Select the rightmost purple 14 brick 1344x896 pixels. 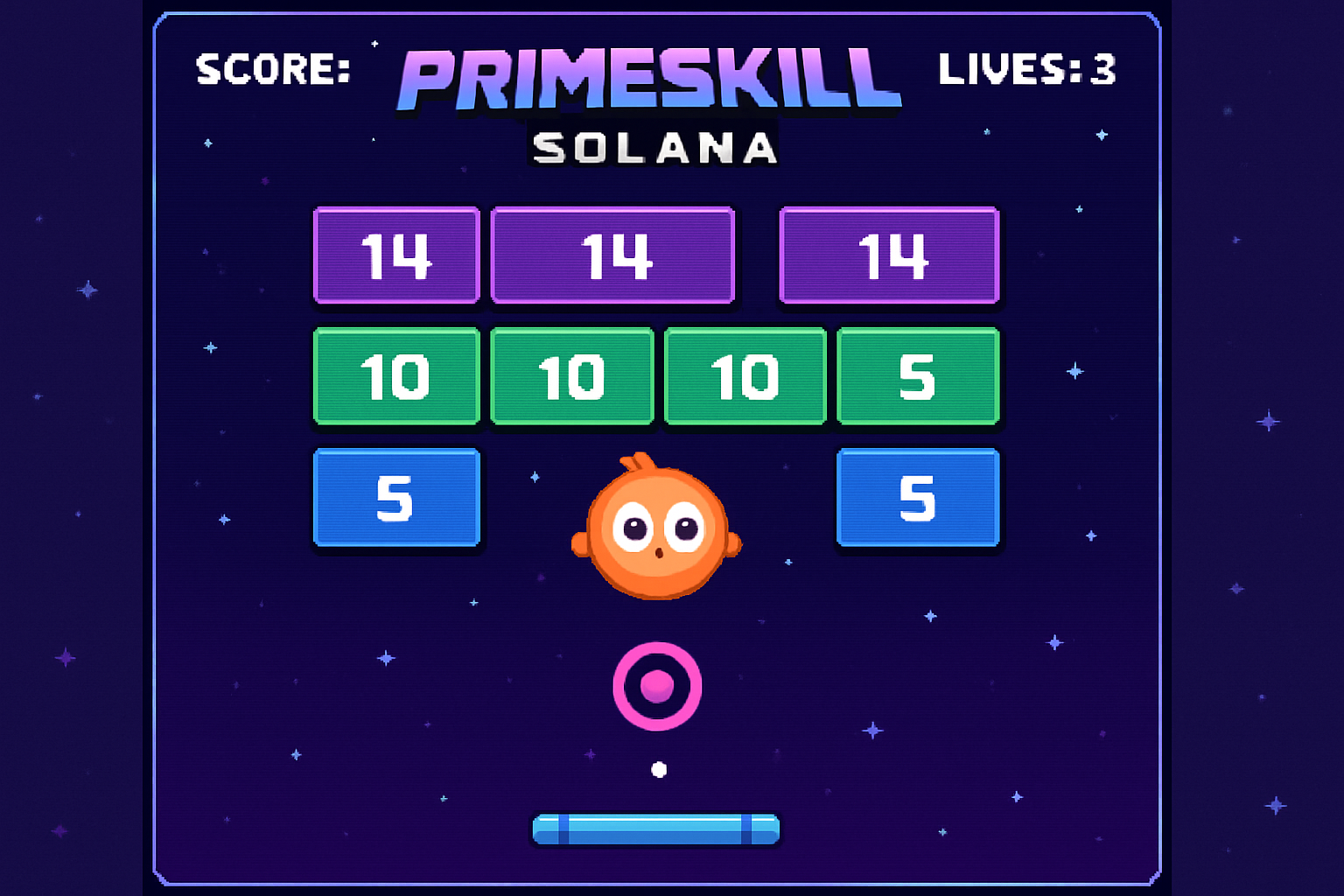pos(890,255)
